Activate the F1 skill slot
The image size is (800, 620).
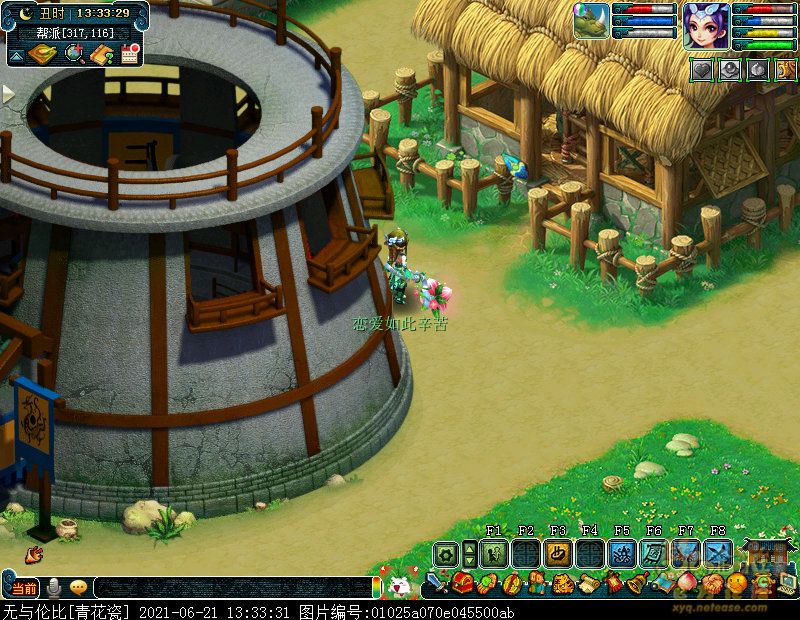[493, 553]
